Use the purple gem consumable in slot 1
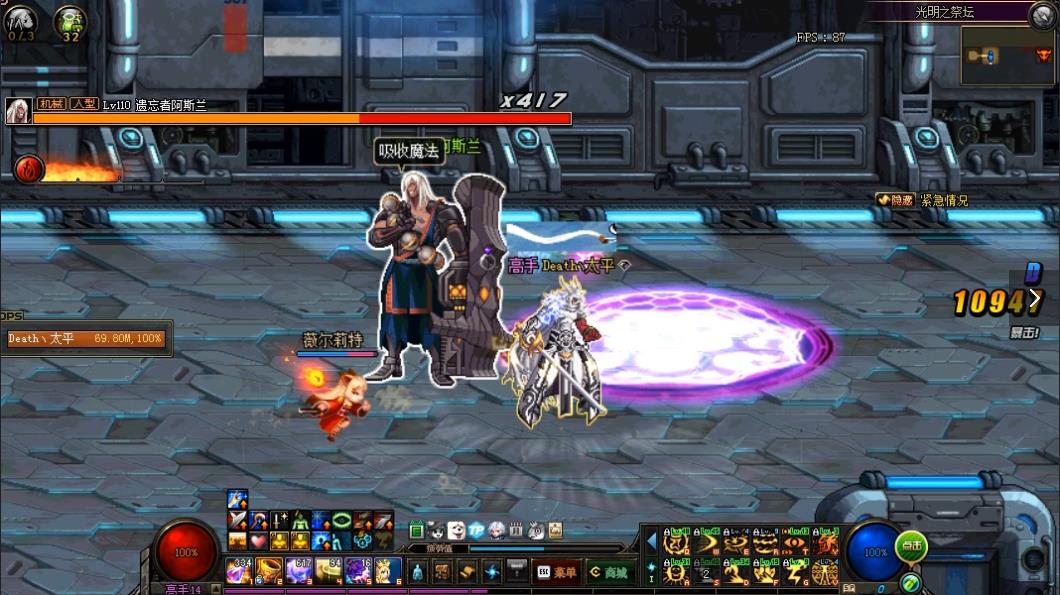 239,571
